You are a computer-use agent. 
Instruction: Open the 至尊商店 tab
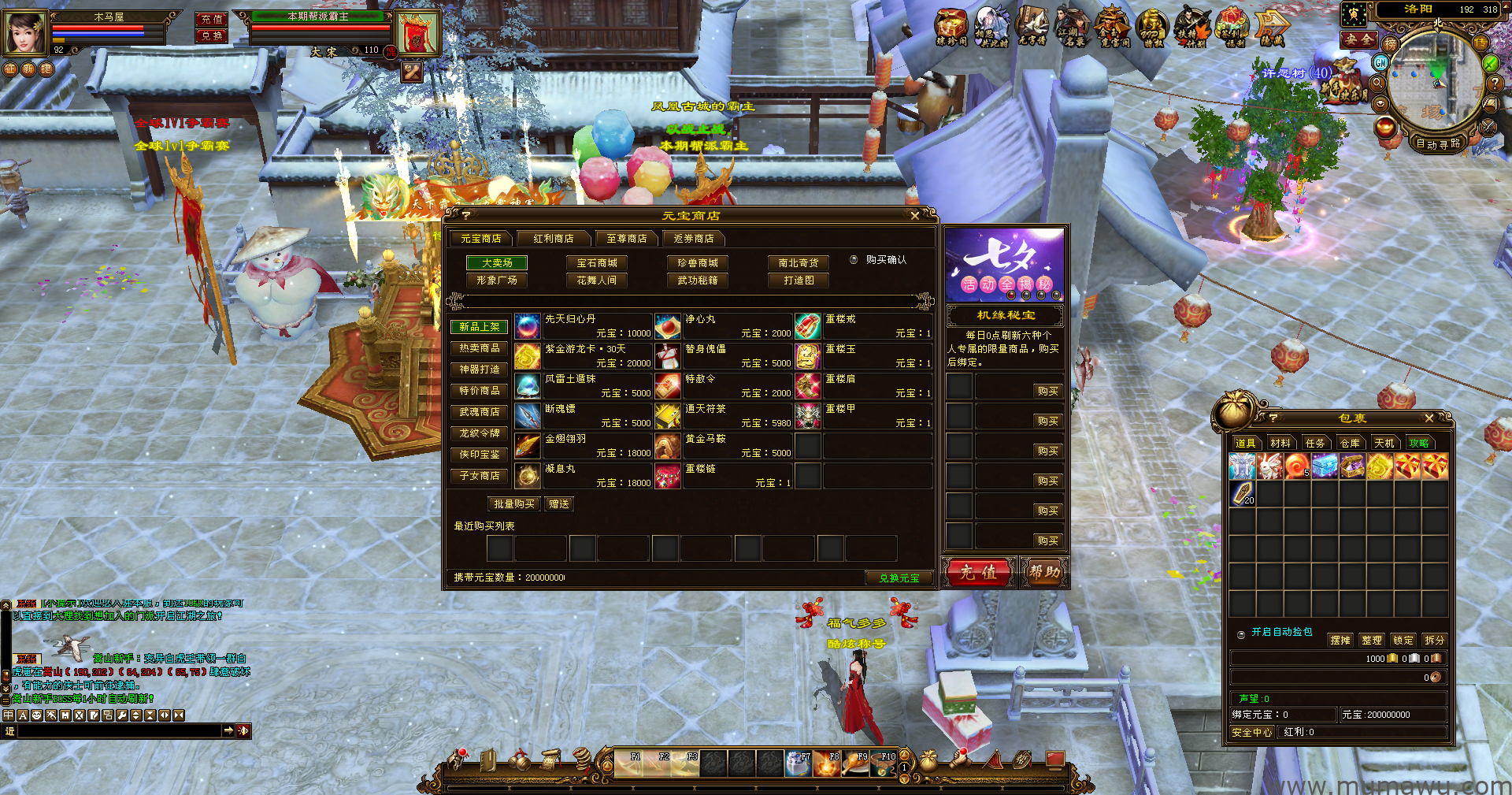coord(627,239)
